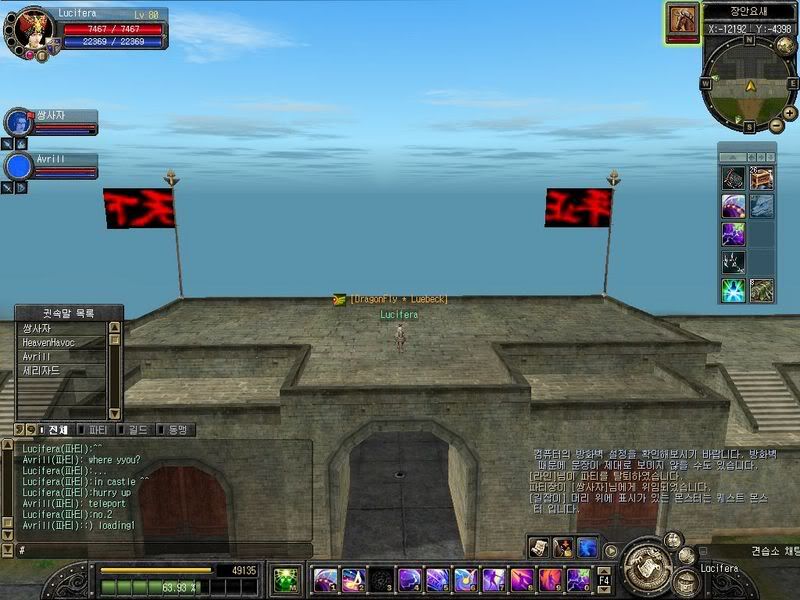Click the chat input field

click(160, 550)
